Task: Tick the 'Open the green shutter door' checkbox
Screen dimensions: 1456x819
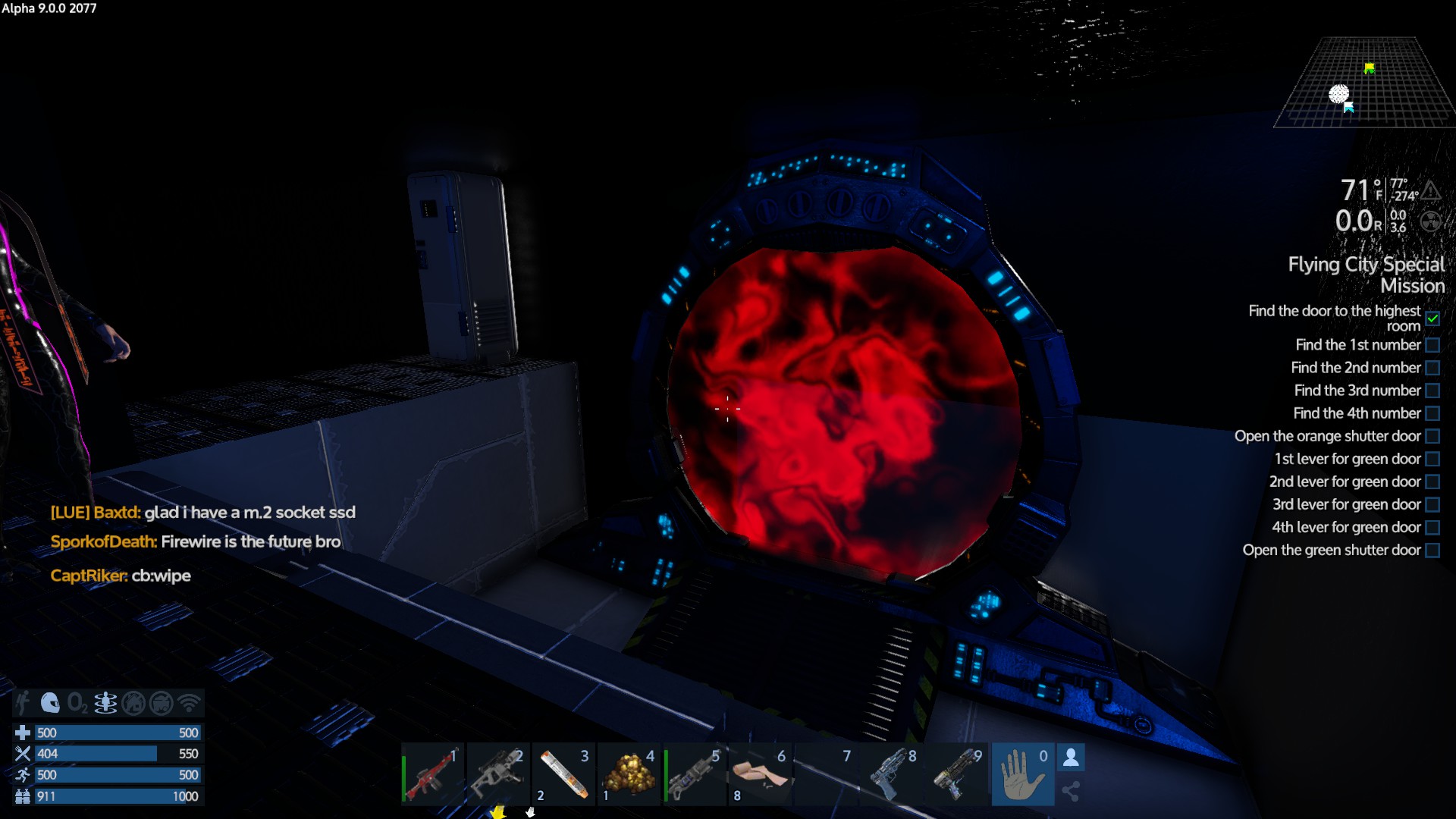Action: 1432,550
